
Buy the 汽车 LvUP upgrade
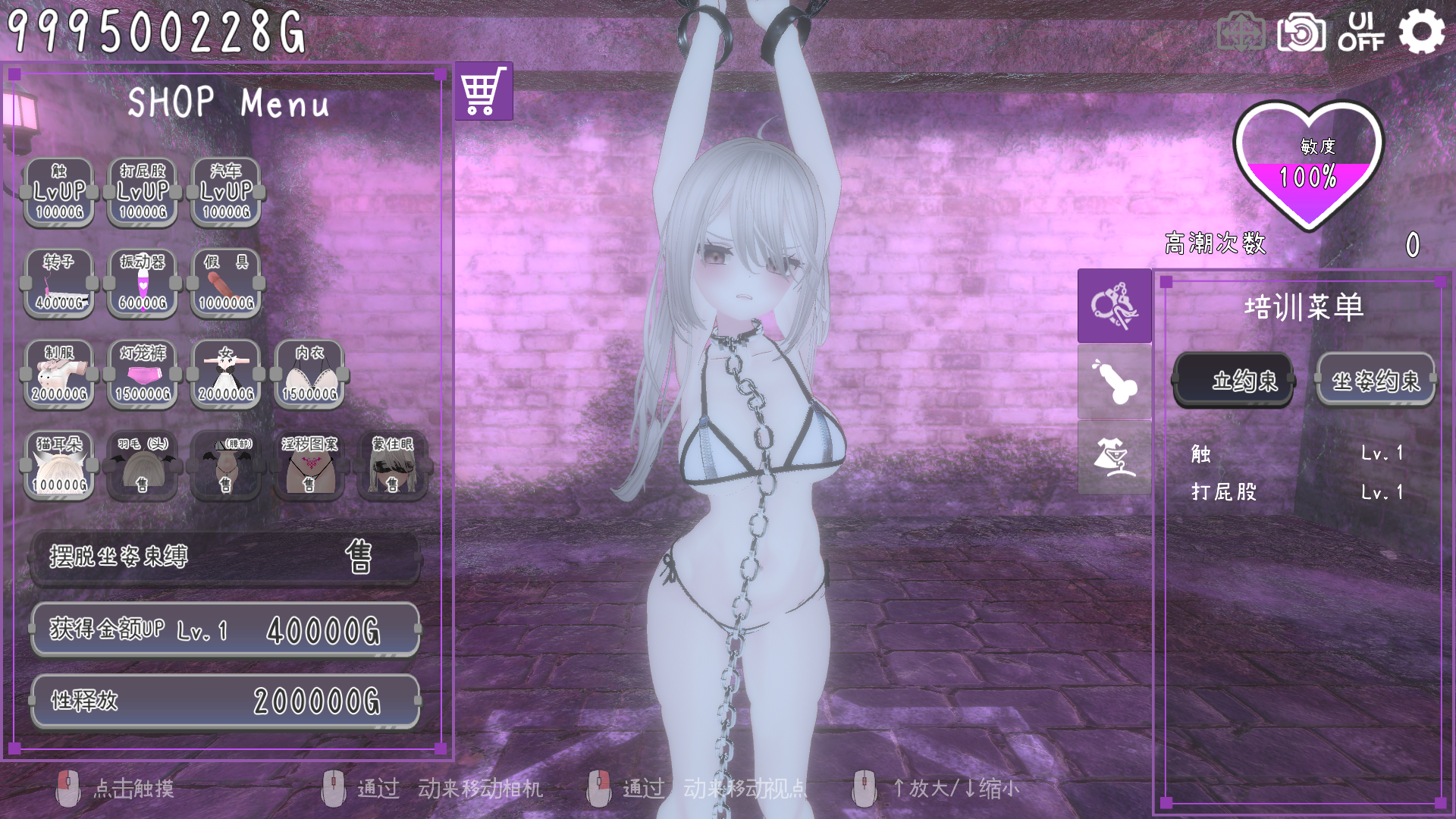pyautogui.click(x=226, y=193)
